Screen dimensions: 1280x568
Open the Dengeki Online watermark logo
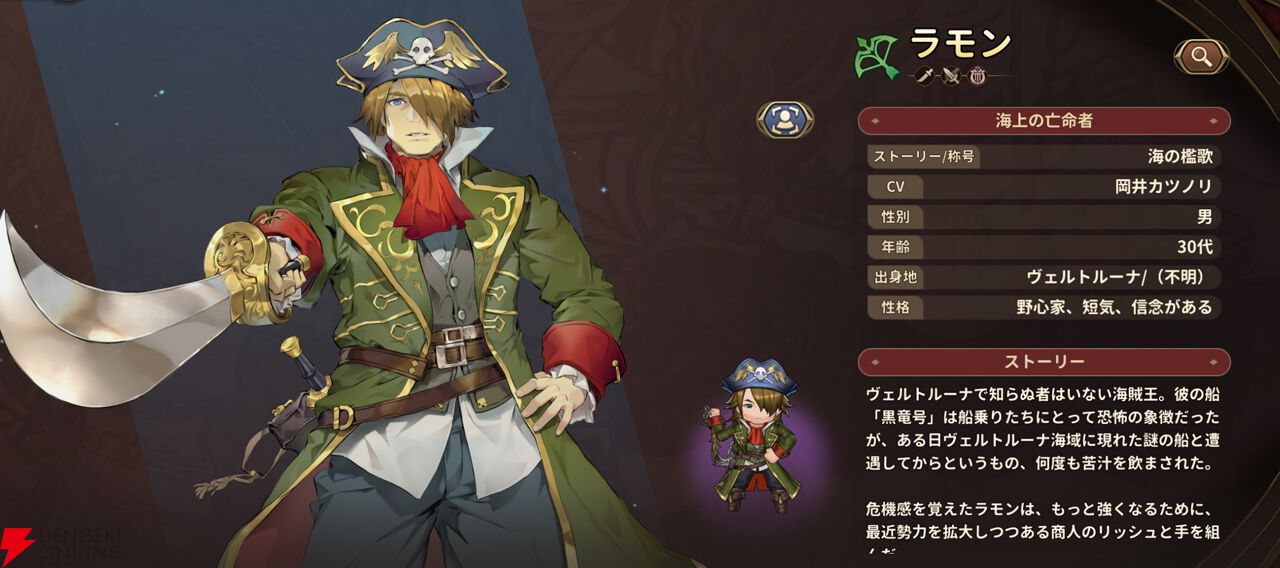point(62,541)
